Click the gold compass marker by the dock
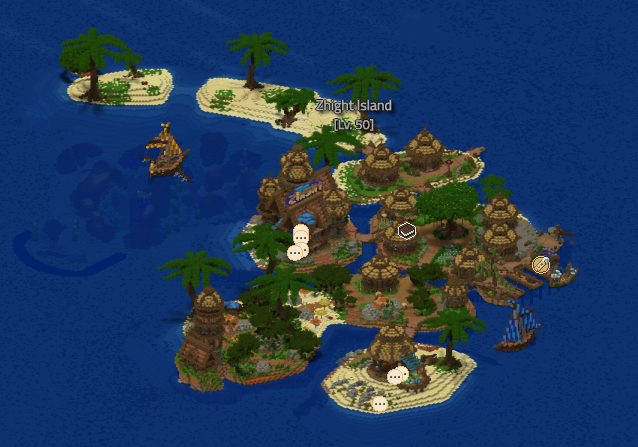 point(541,265)
